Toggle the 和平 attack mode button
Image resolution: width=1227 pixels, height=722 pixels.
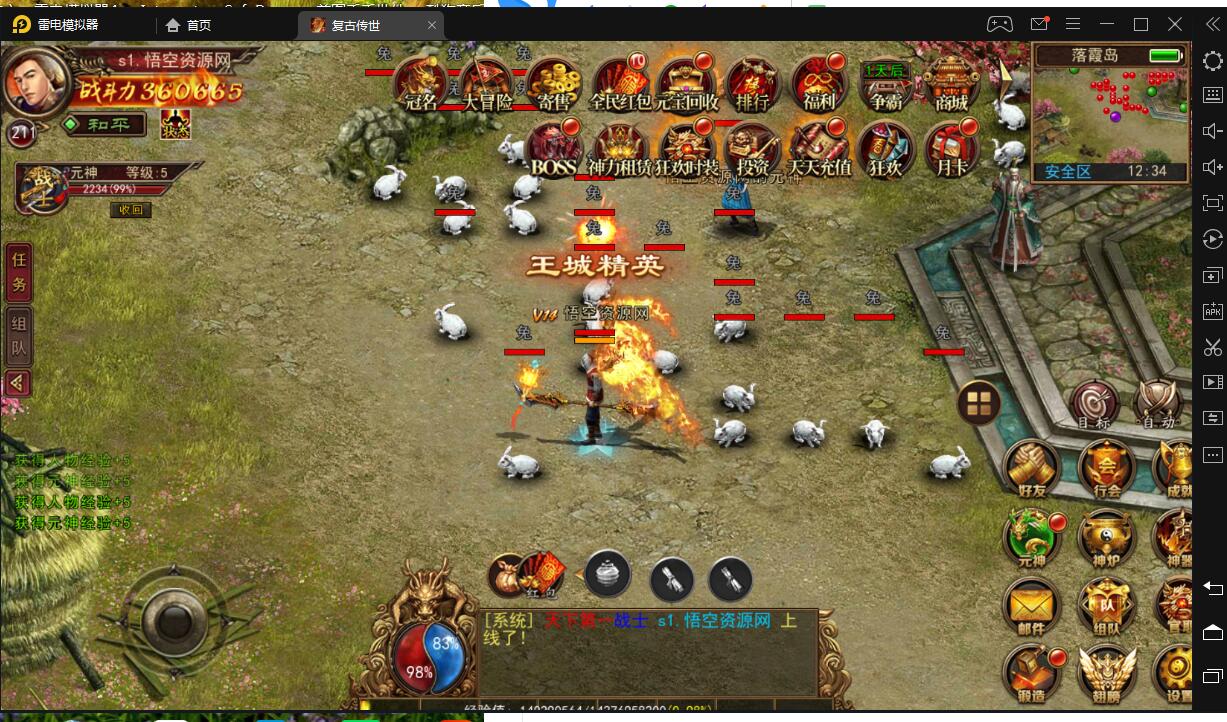tap(103, 125)
